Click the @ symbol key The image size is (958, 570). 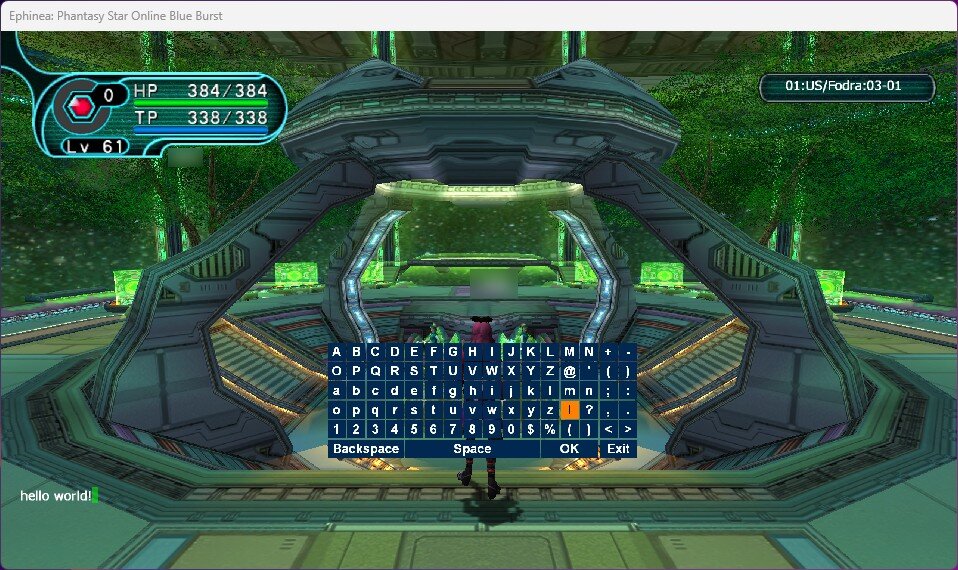click(x=569, y=371)
